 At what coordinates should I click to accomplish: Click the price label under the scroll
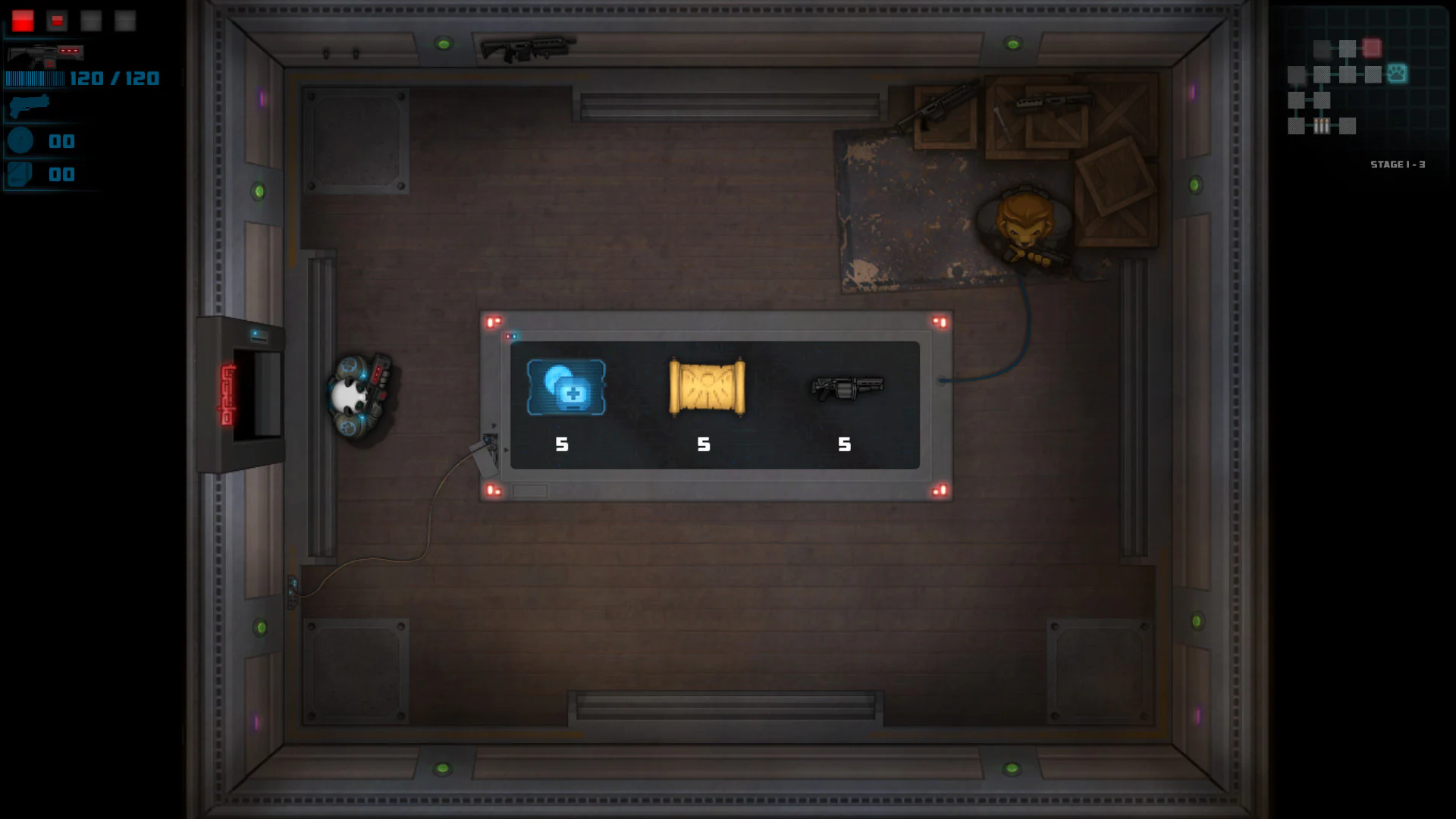tap(703, 444)
